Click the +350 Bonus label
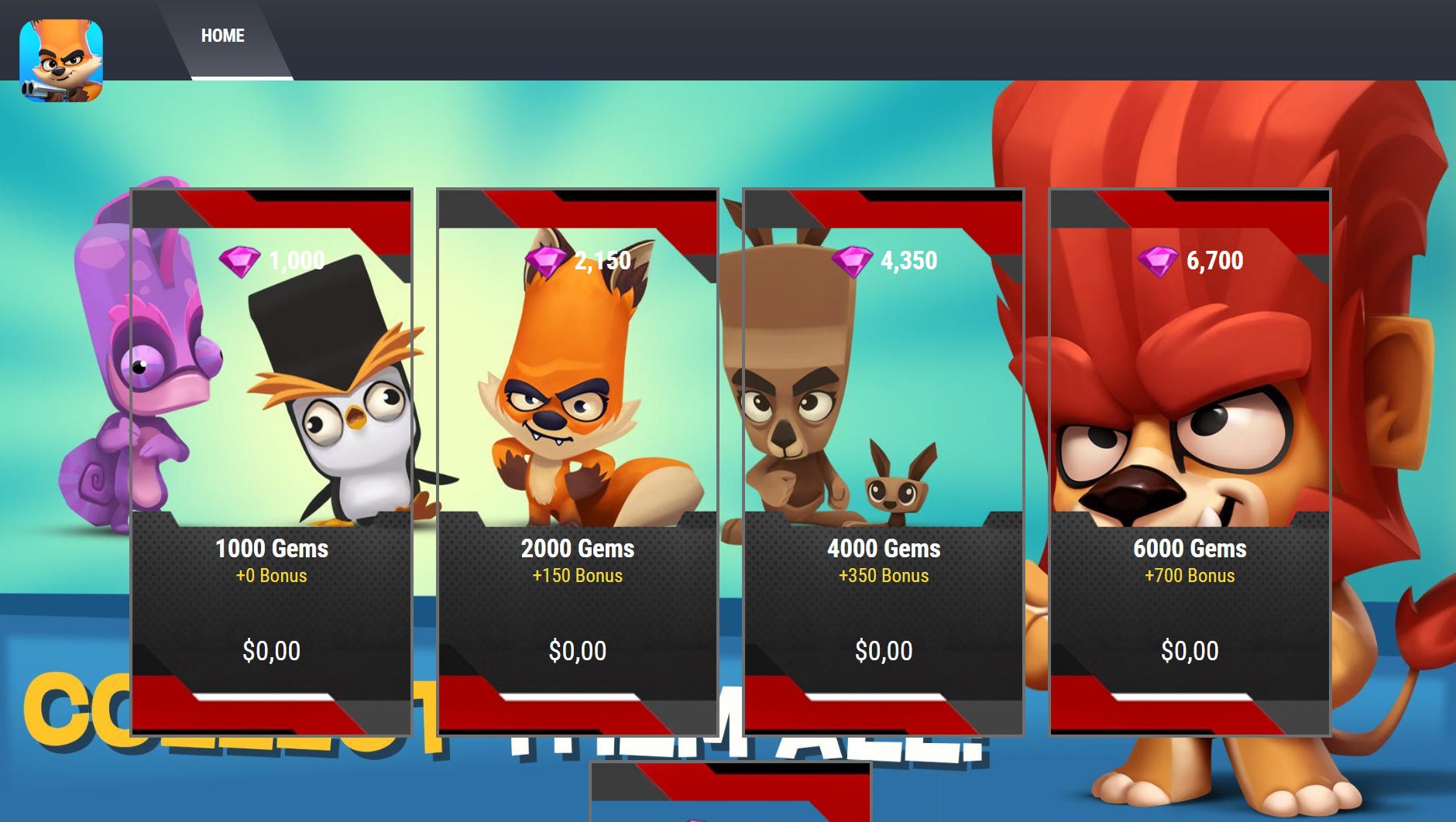The width and height of the screenshot is (1456, 822). click(x=885, y=576)
